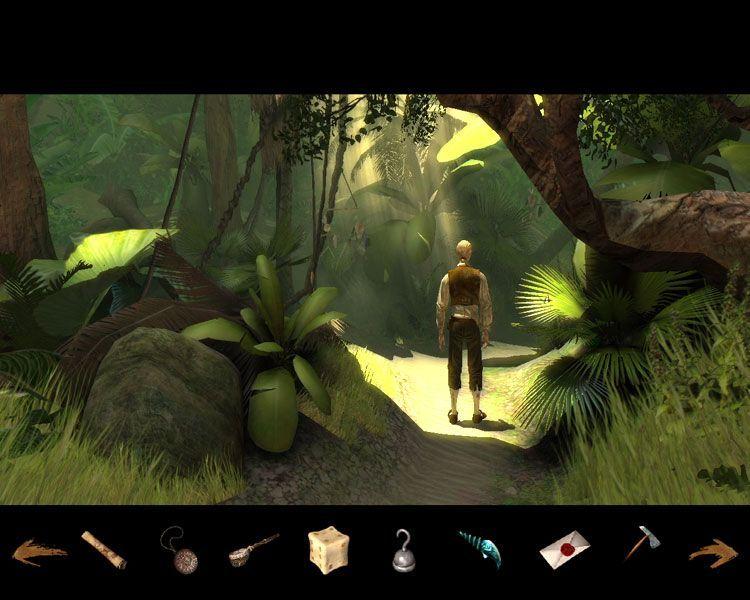Select the rolled parchment scroll
This screenshot has width=750, height=600.
point(103,549)
